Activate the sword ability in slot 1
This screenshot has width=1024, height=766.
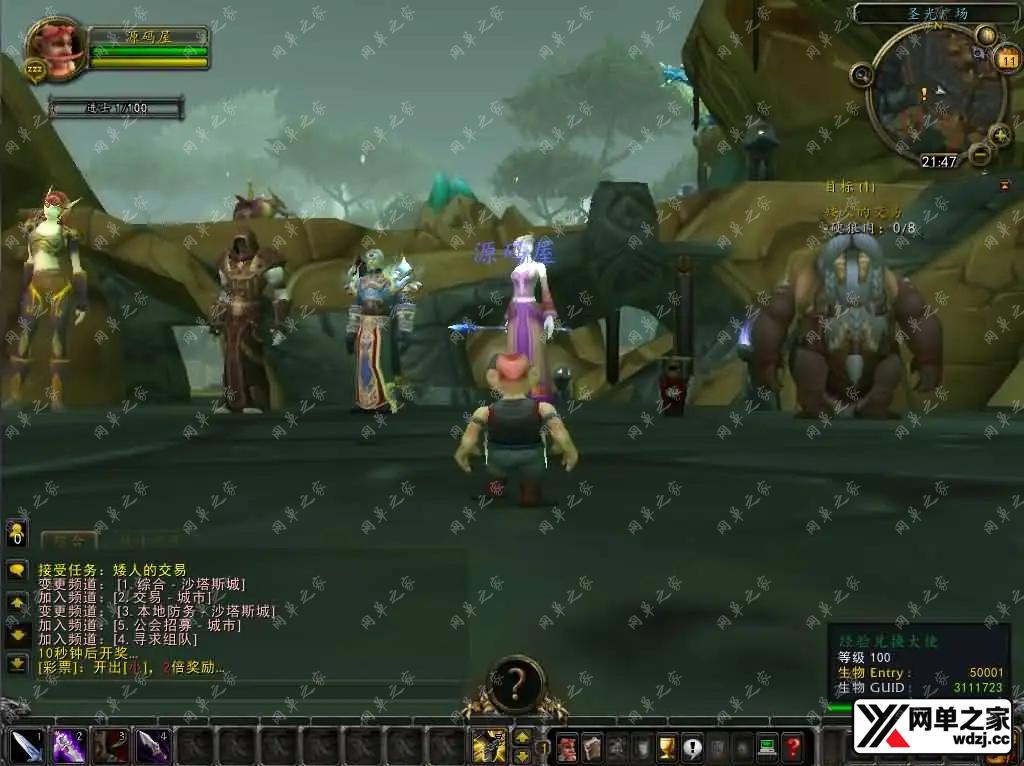point(26,746)
